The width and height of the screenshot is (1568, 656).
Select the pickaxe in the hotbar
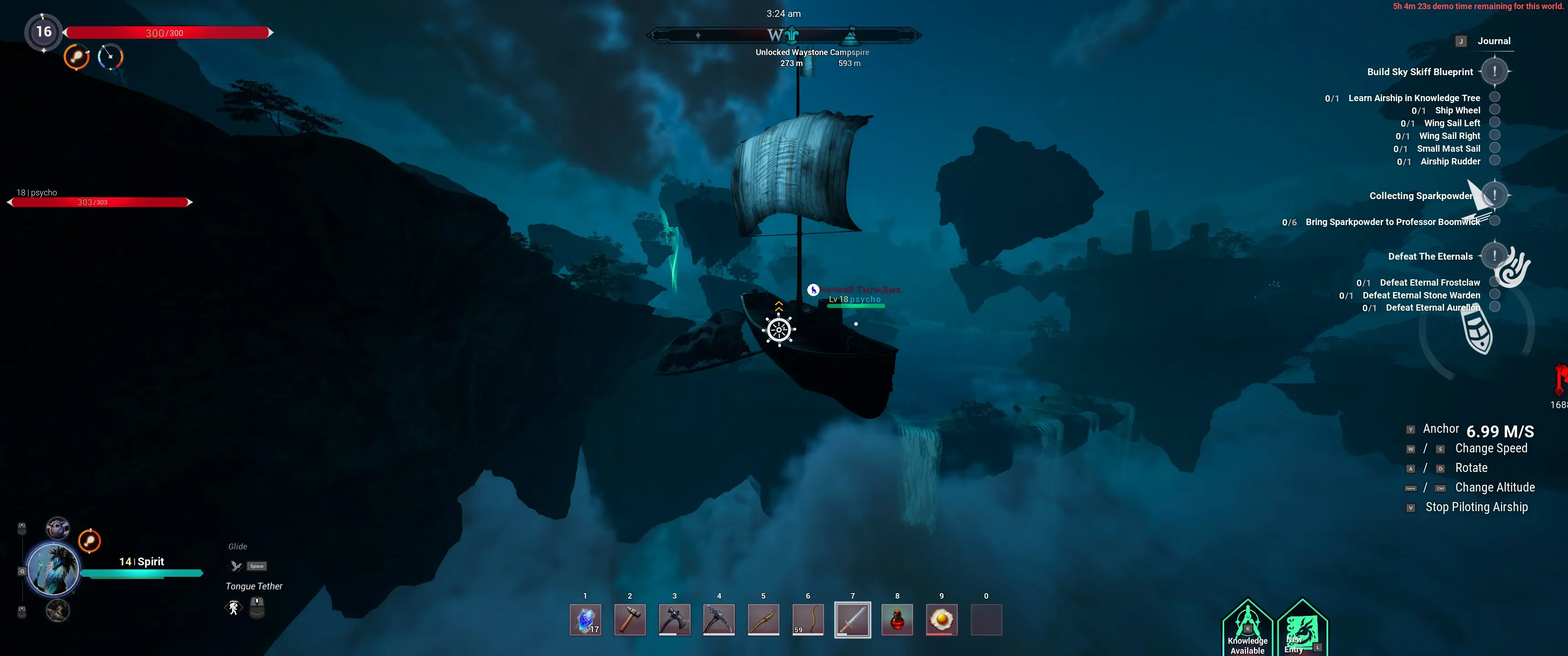tap(718, 620)
